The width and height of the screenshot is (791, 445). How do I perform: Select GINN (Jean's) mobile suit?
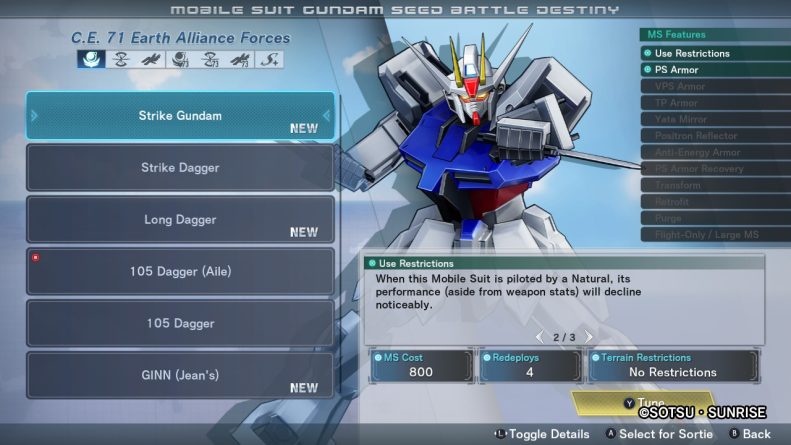(x=180, y=376)
